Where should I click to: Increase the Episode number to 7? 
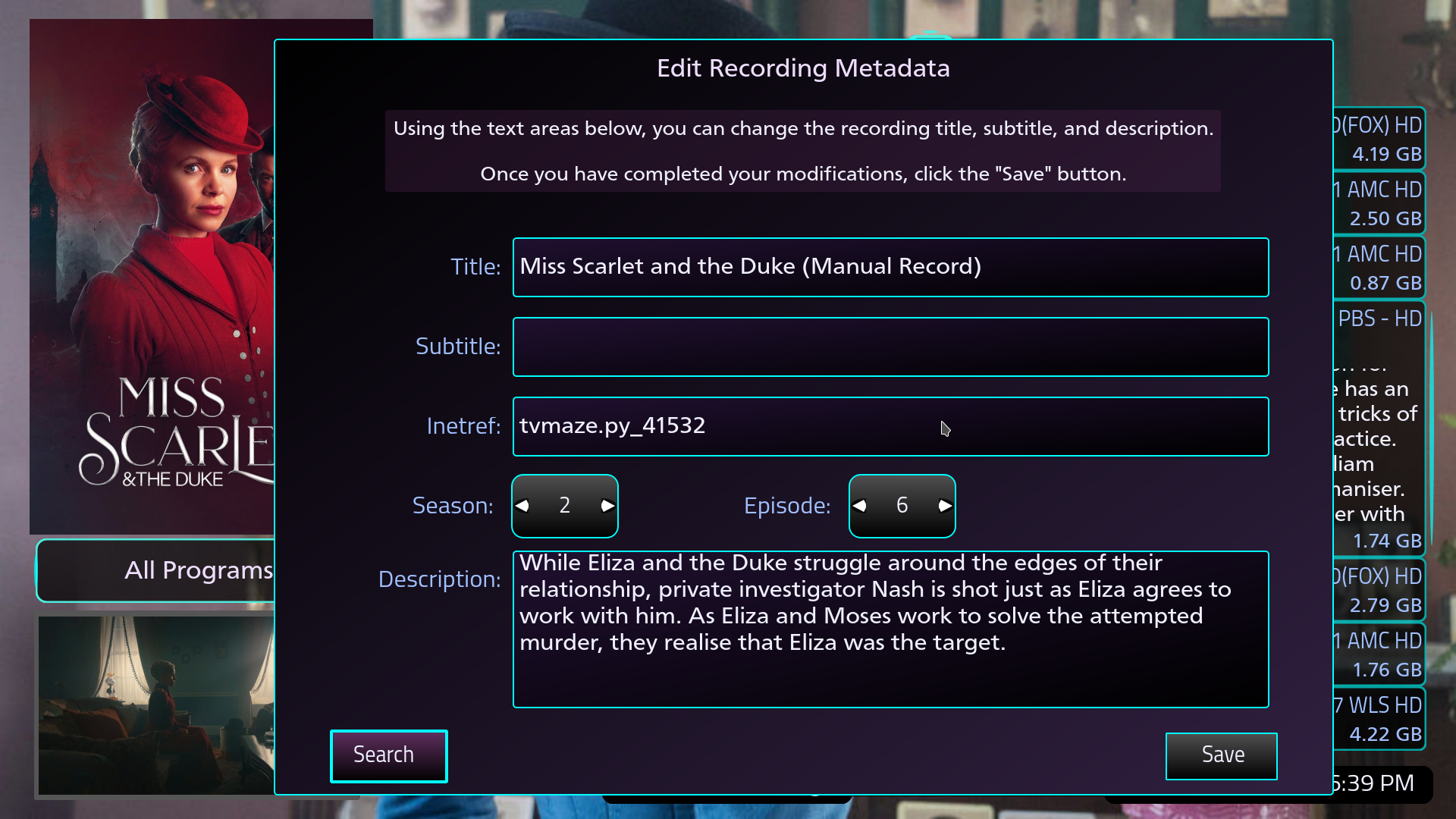(x=944, y=506)
